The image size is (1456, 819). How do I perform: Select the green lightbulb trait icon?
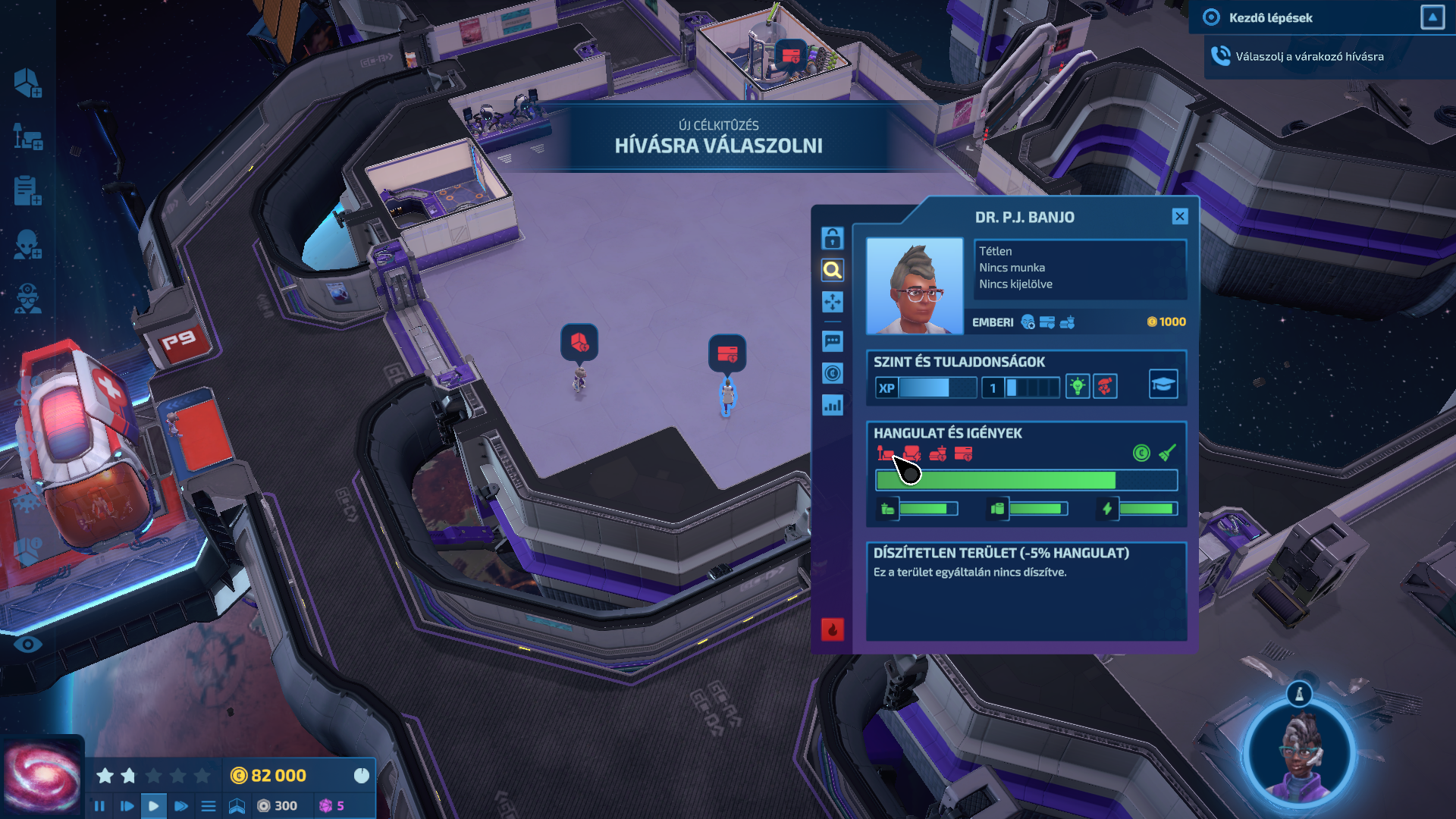[x=1078, y=387]
